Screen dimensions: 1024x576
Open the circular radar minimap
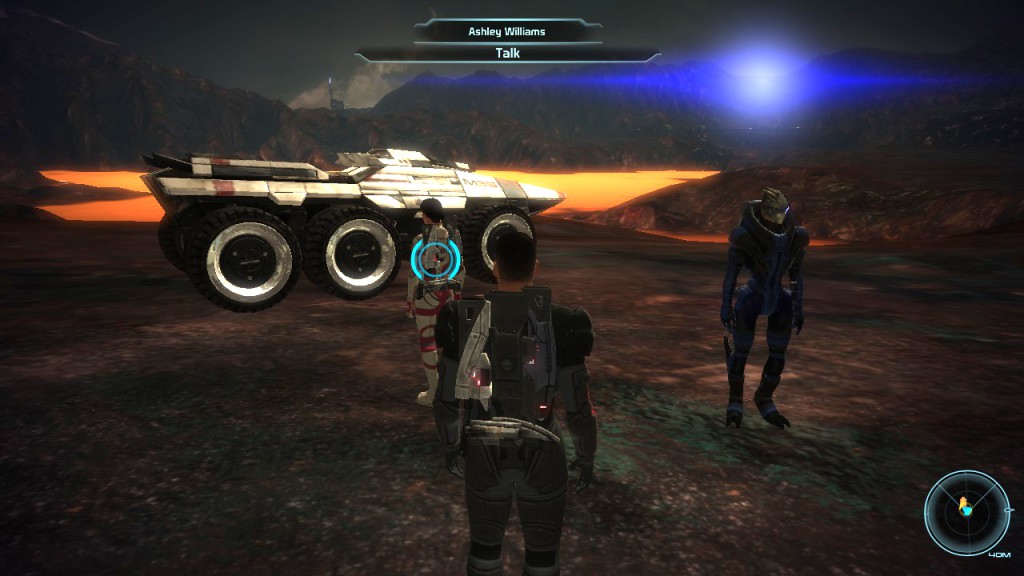[x=966, y=512]
